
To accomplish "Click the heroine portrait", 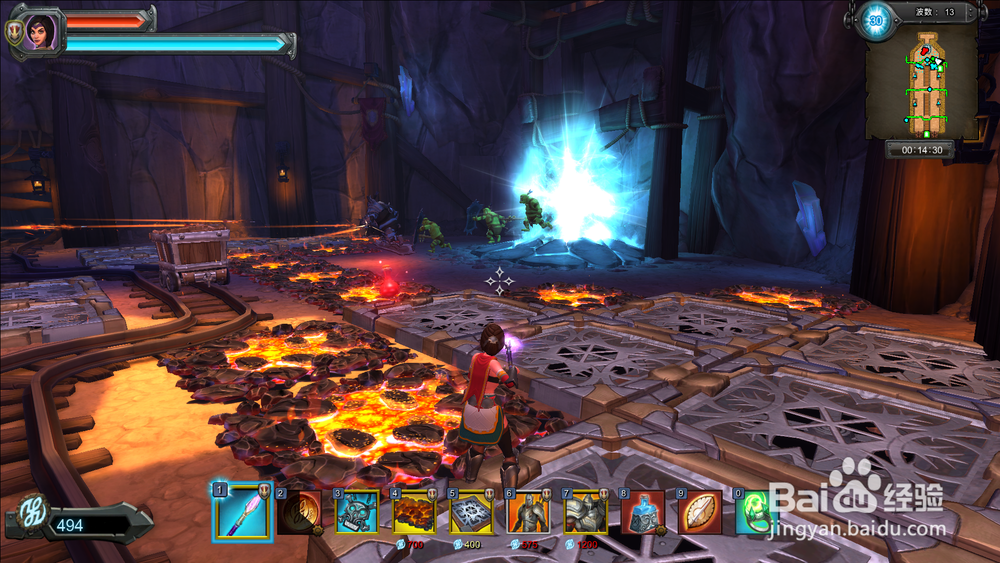I will [40, 31].
